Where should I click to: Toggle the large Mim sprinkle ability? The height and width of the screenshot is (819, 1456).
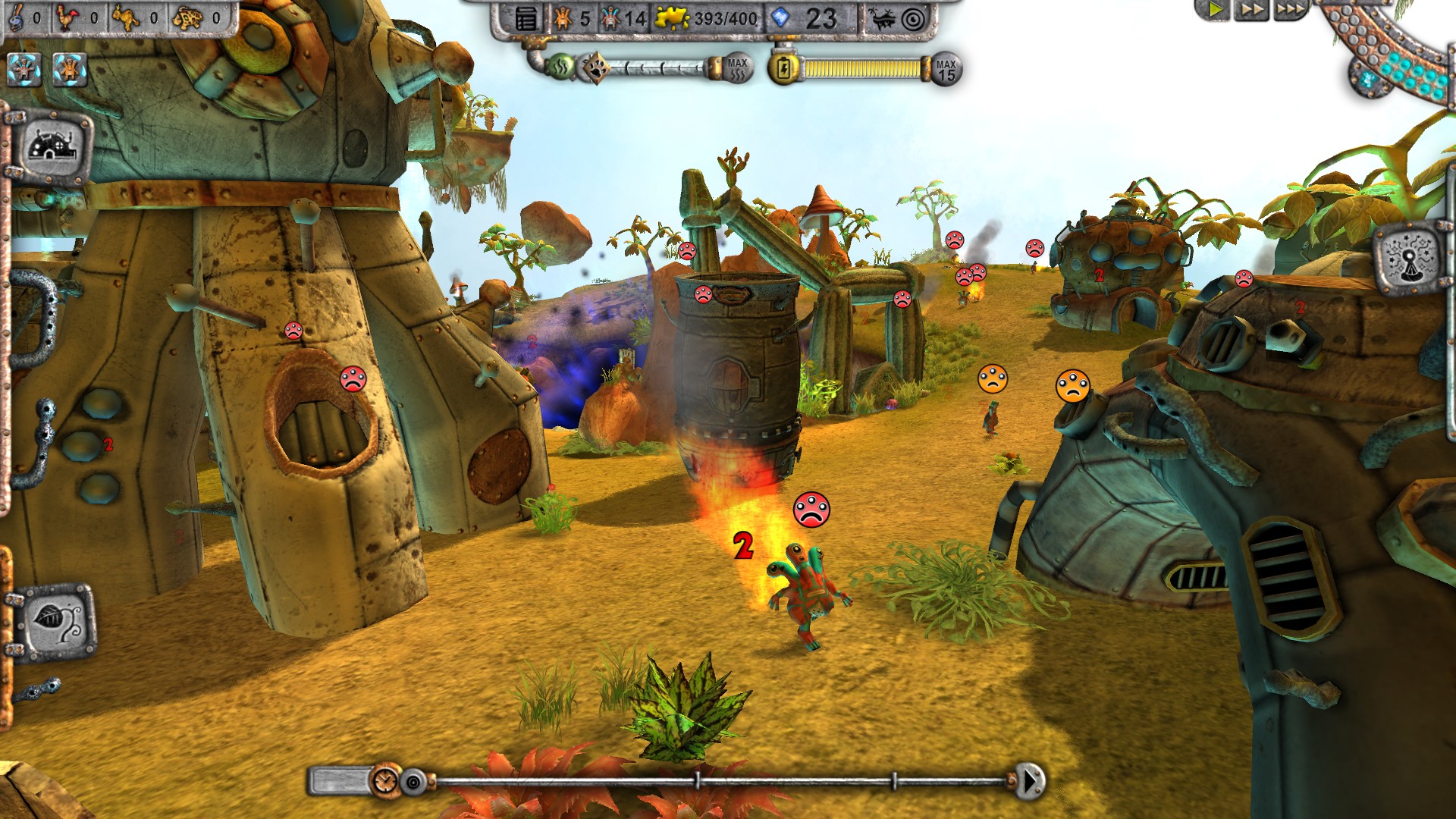(x=70, y=69)
